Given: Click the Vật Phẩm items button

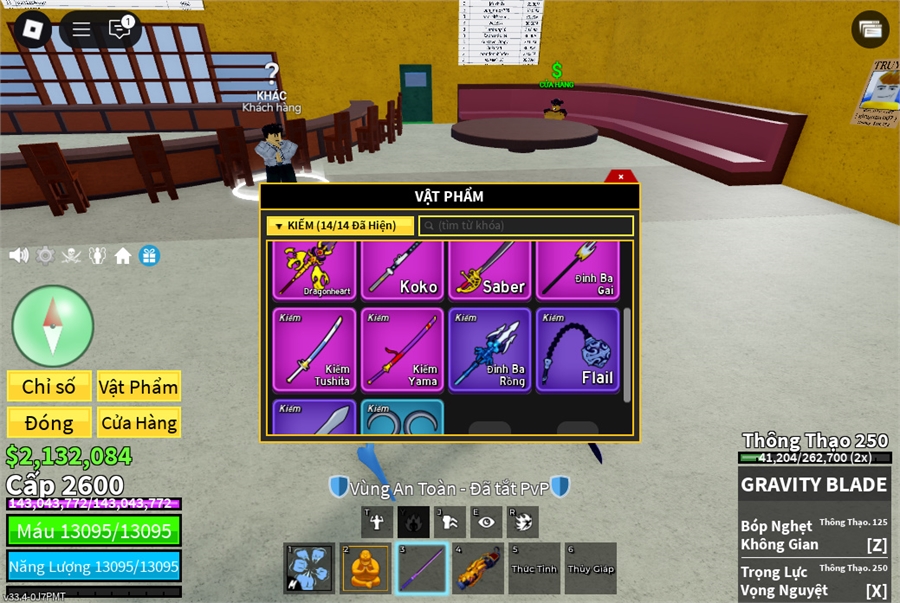Looking at the screenshot, I should (138, 387).
